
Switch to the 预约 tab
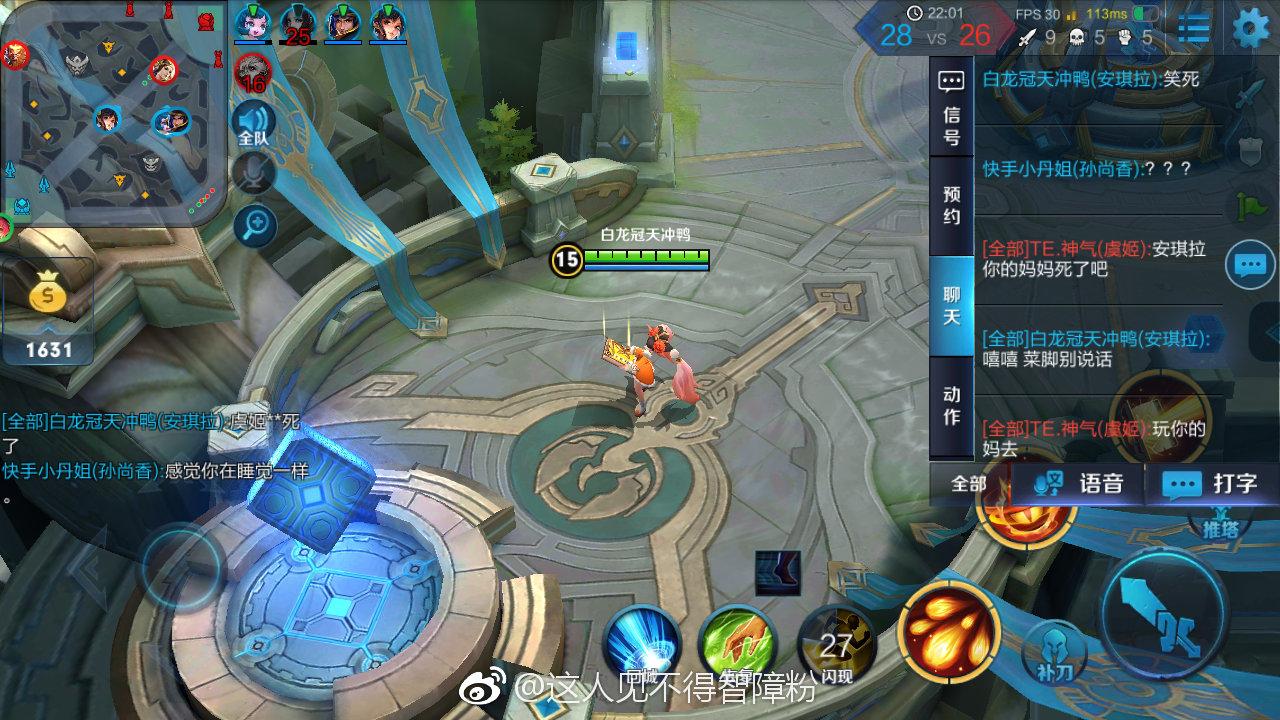[951, 205]
